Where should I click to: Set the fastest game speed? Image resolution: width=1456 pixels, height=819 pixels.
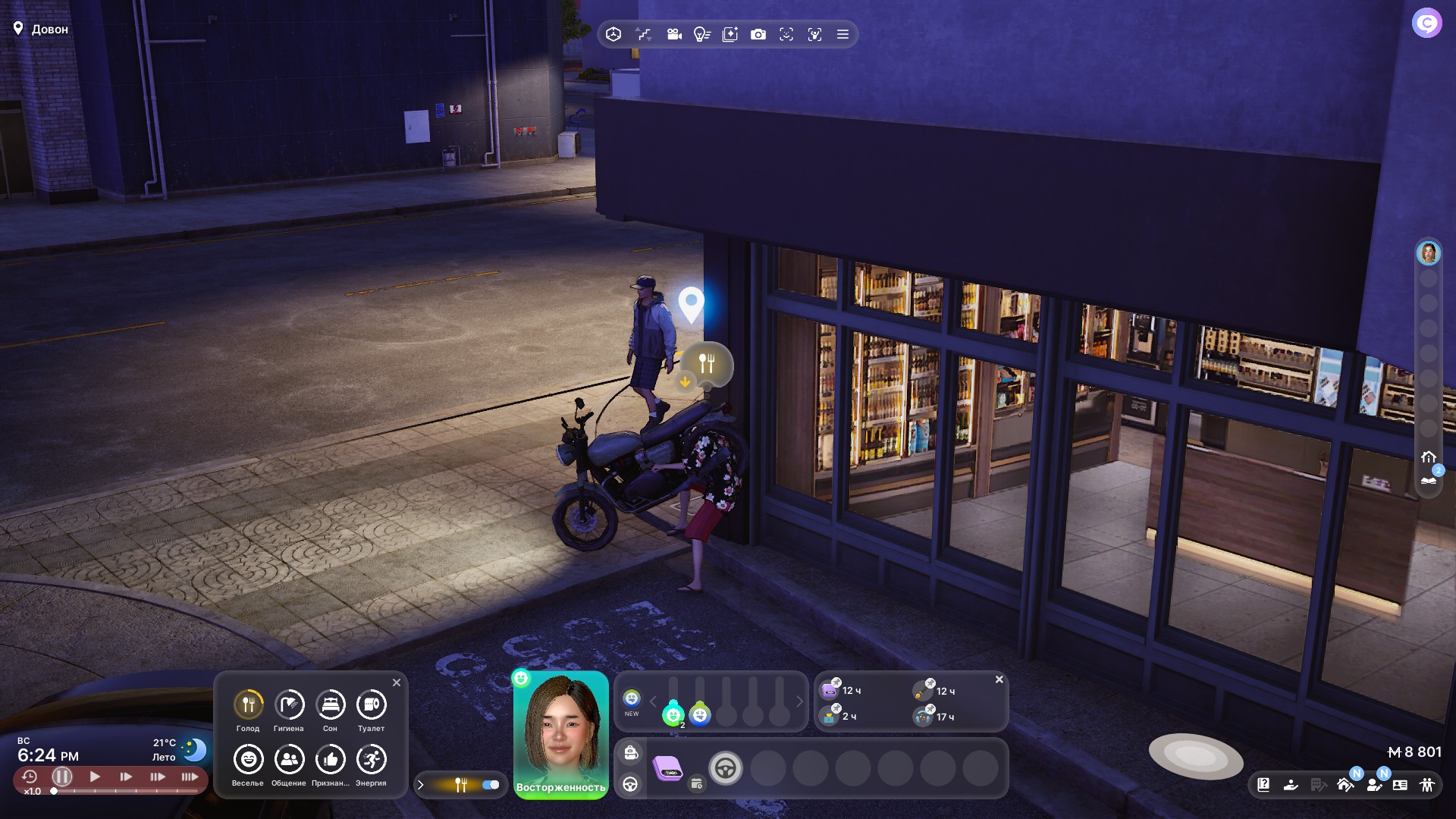point(190,777)
